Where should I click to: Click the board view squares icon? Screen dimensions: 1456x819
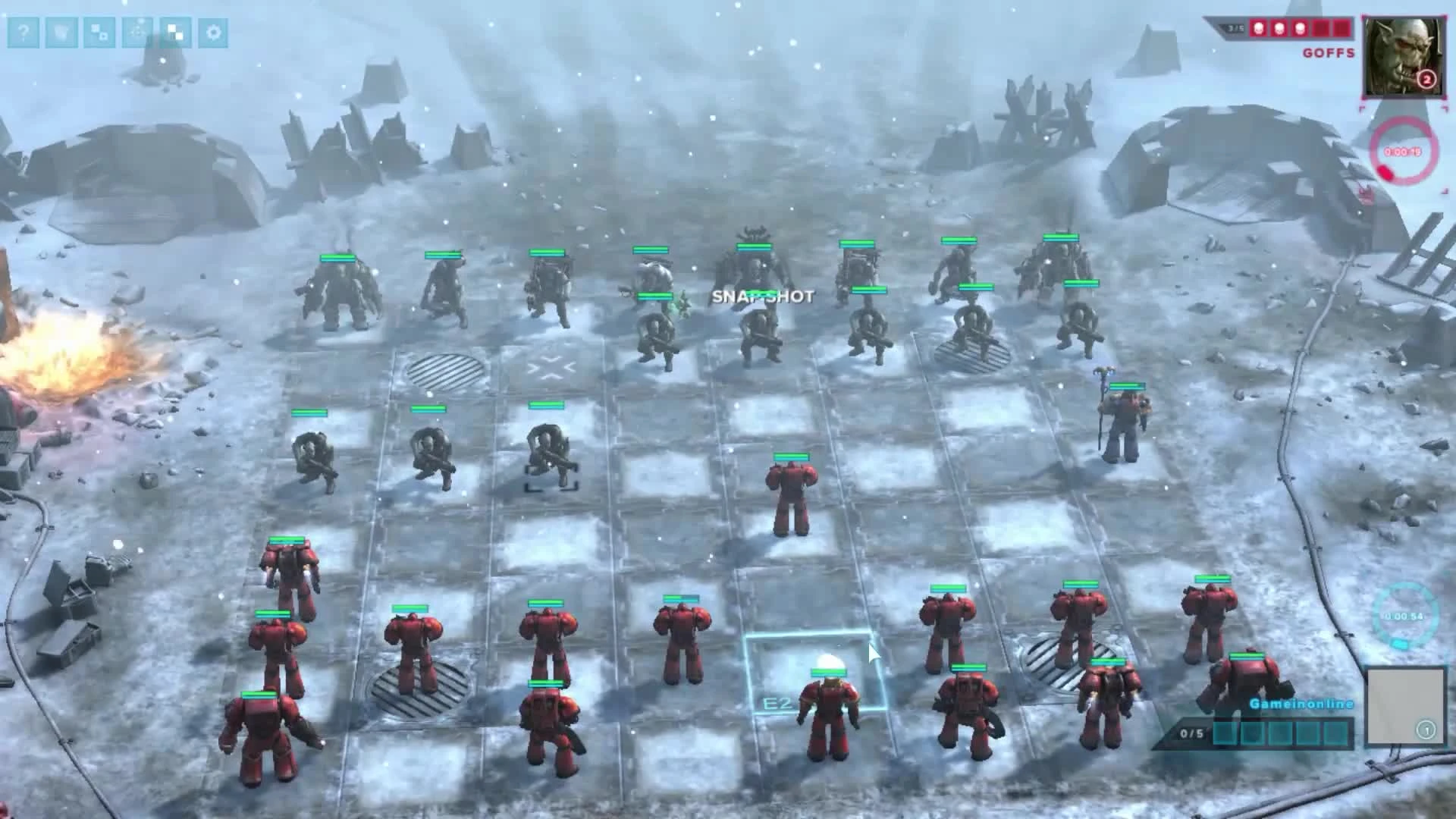pos(176,33)
